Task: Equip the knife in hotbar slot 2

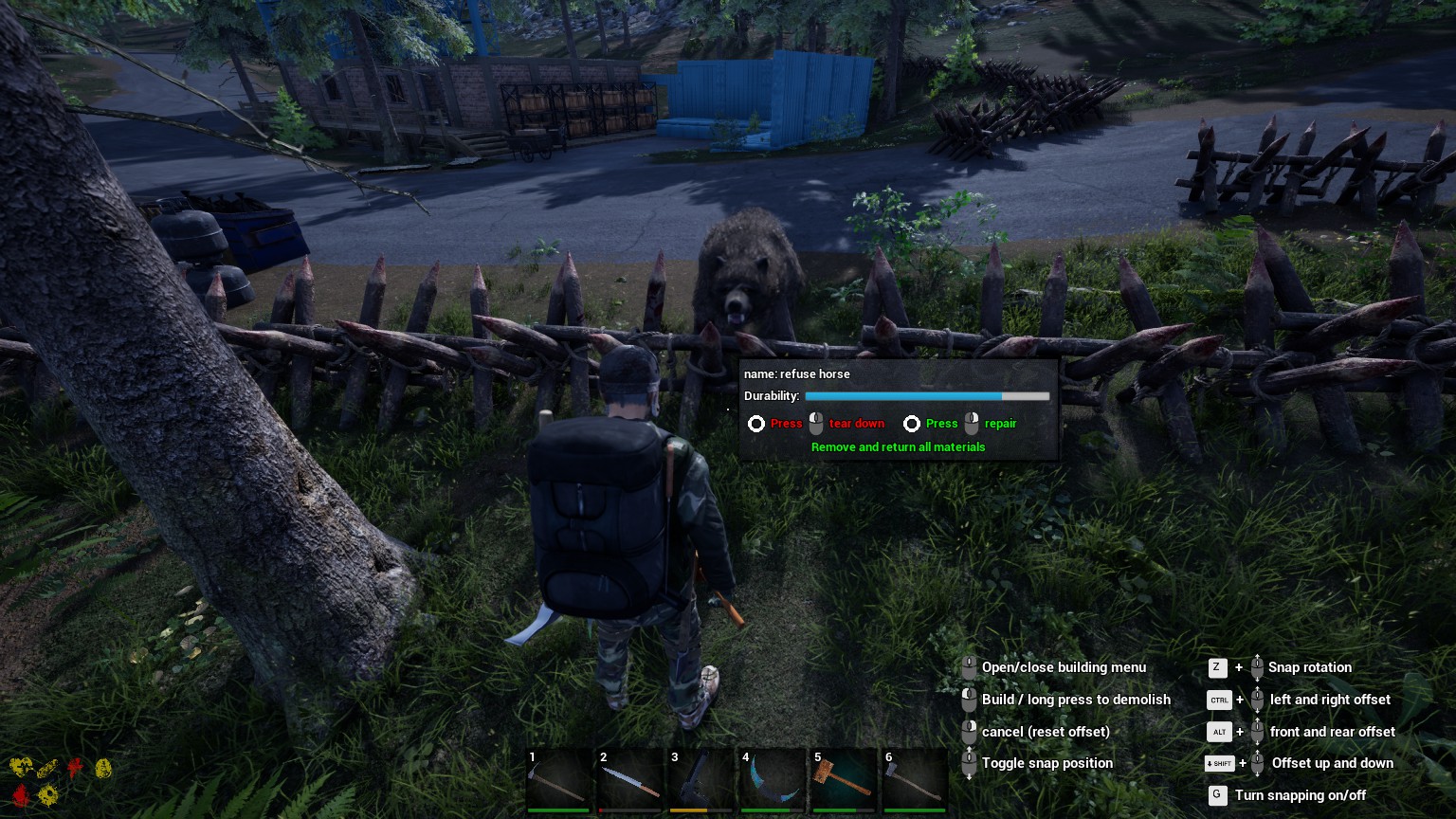Action: click(631, 781)
